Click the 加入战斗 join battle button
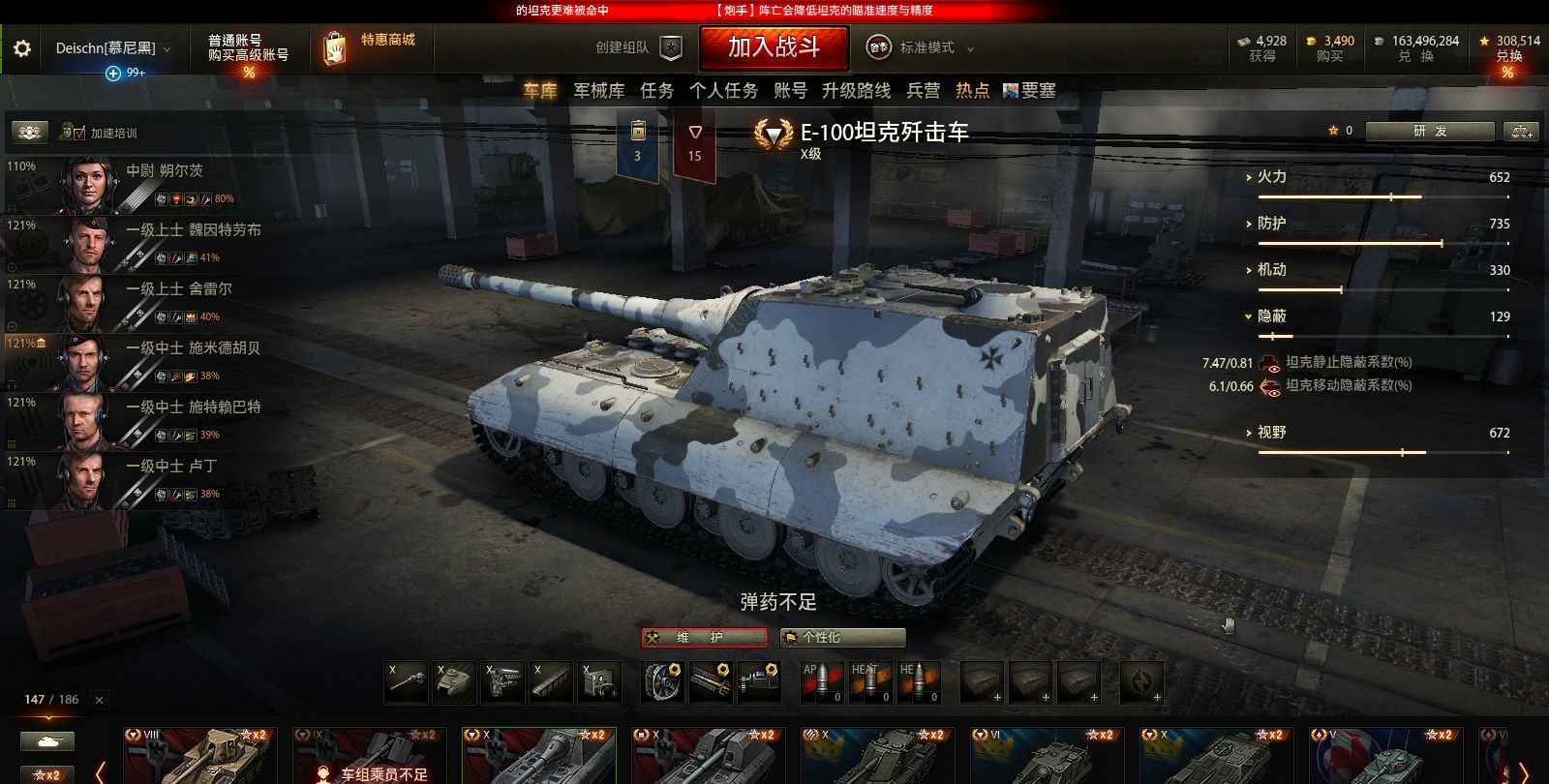This screenshot has height=784, width=1549. 774,46
